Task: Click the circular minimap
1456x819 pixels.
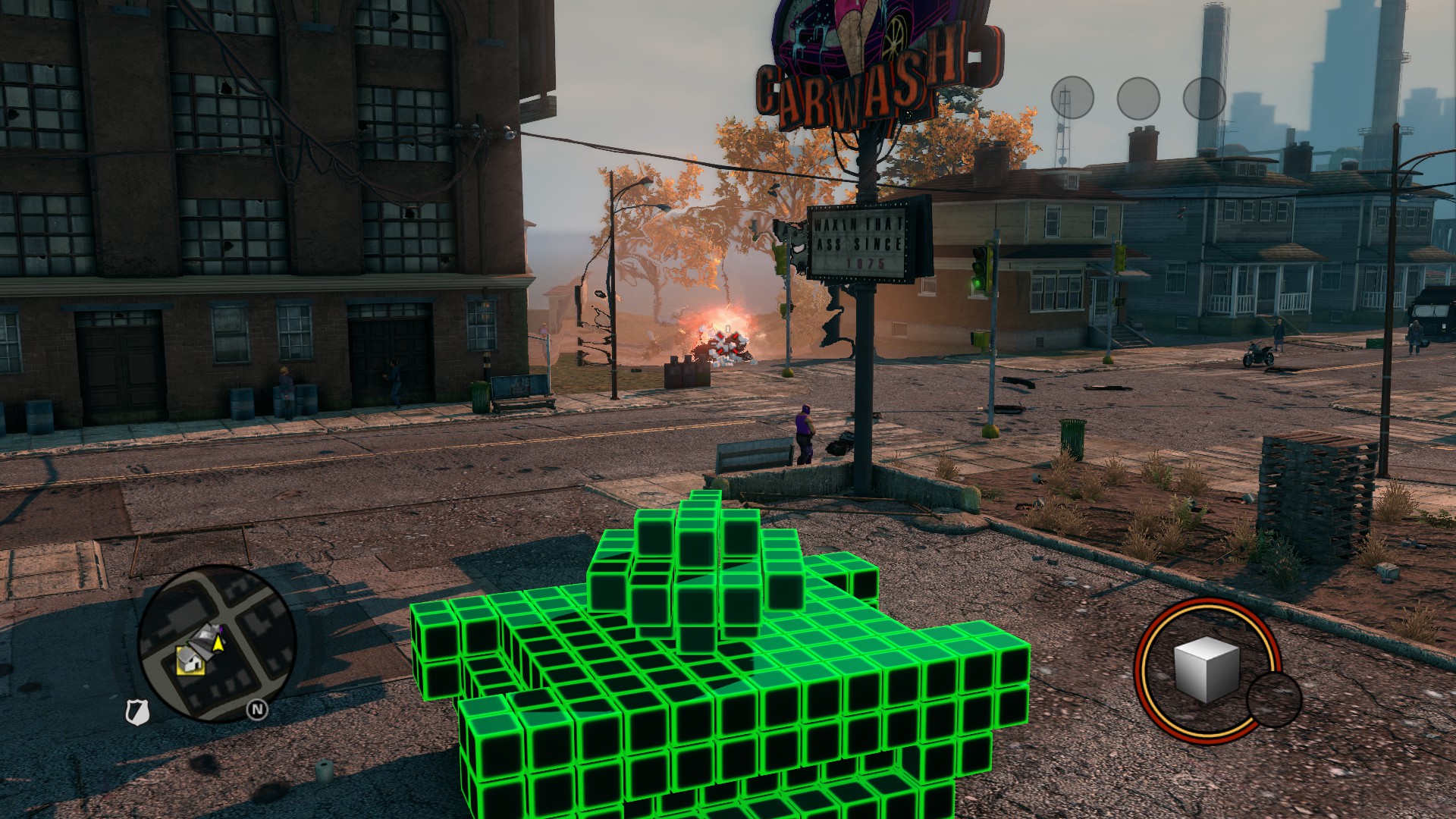Action: [x=216, y=642]
